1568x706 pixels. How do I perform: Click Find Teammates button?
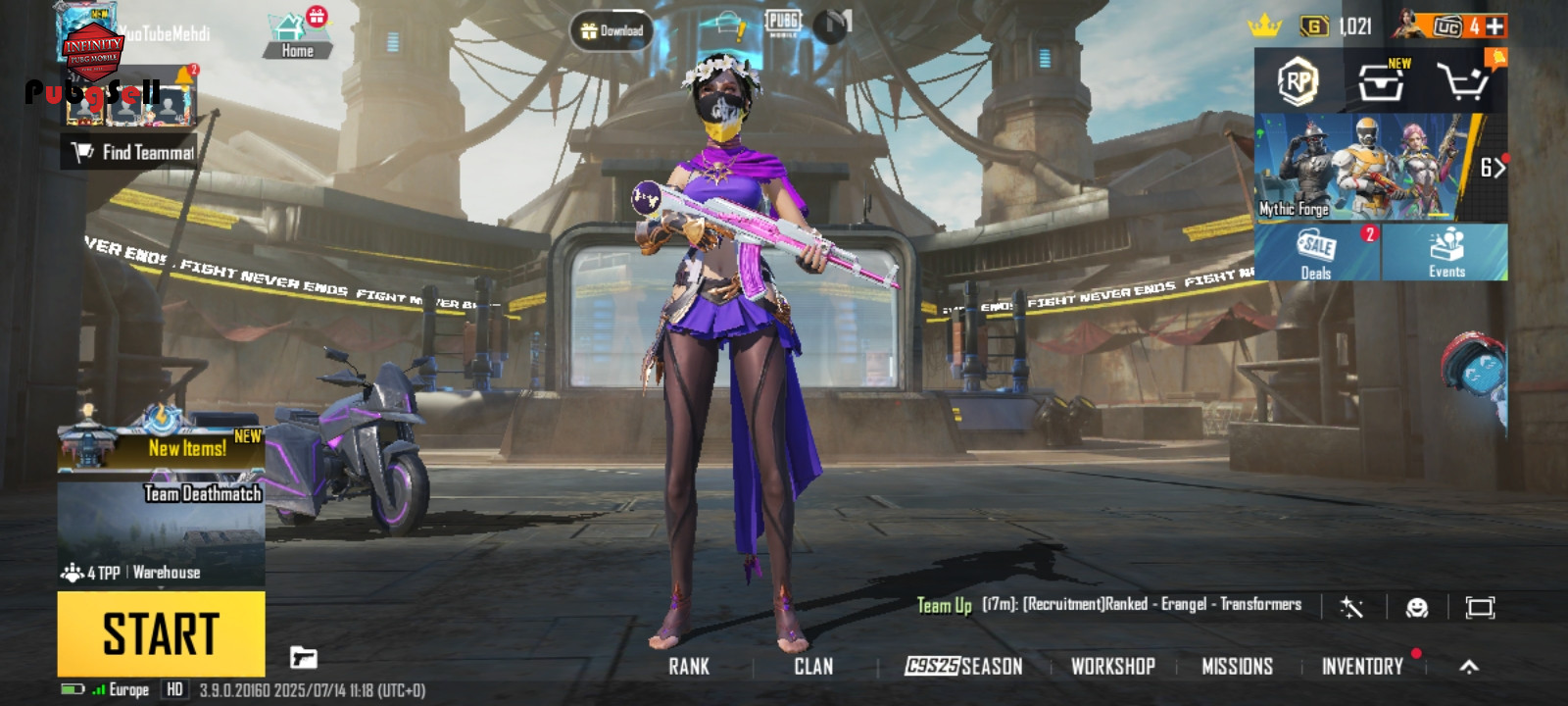pyautogui.click(x=131, y=152)
